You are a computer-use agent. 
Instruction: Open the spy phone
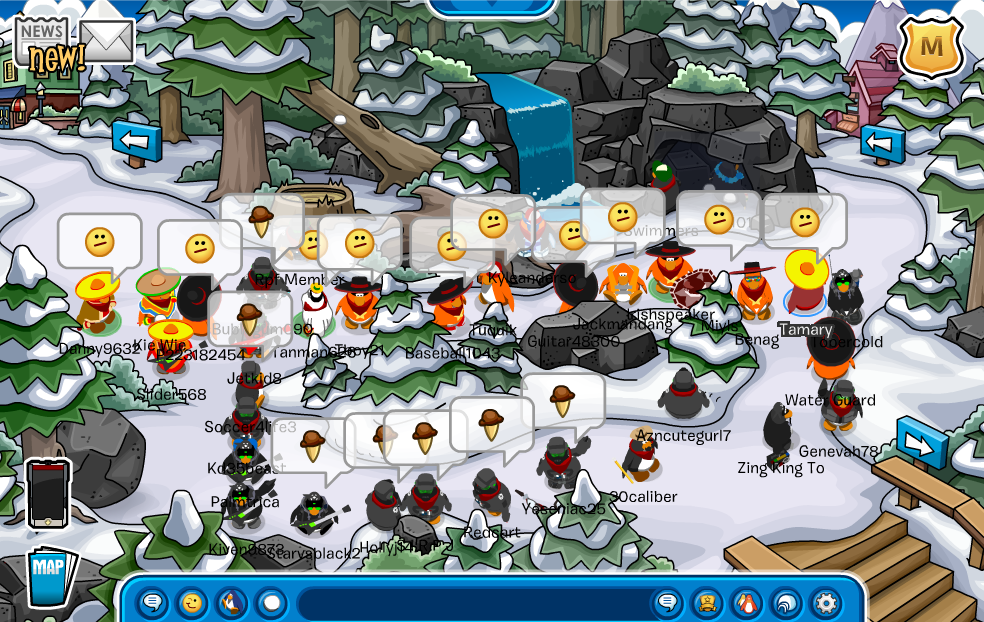[48, 493]
